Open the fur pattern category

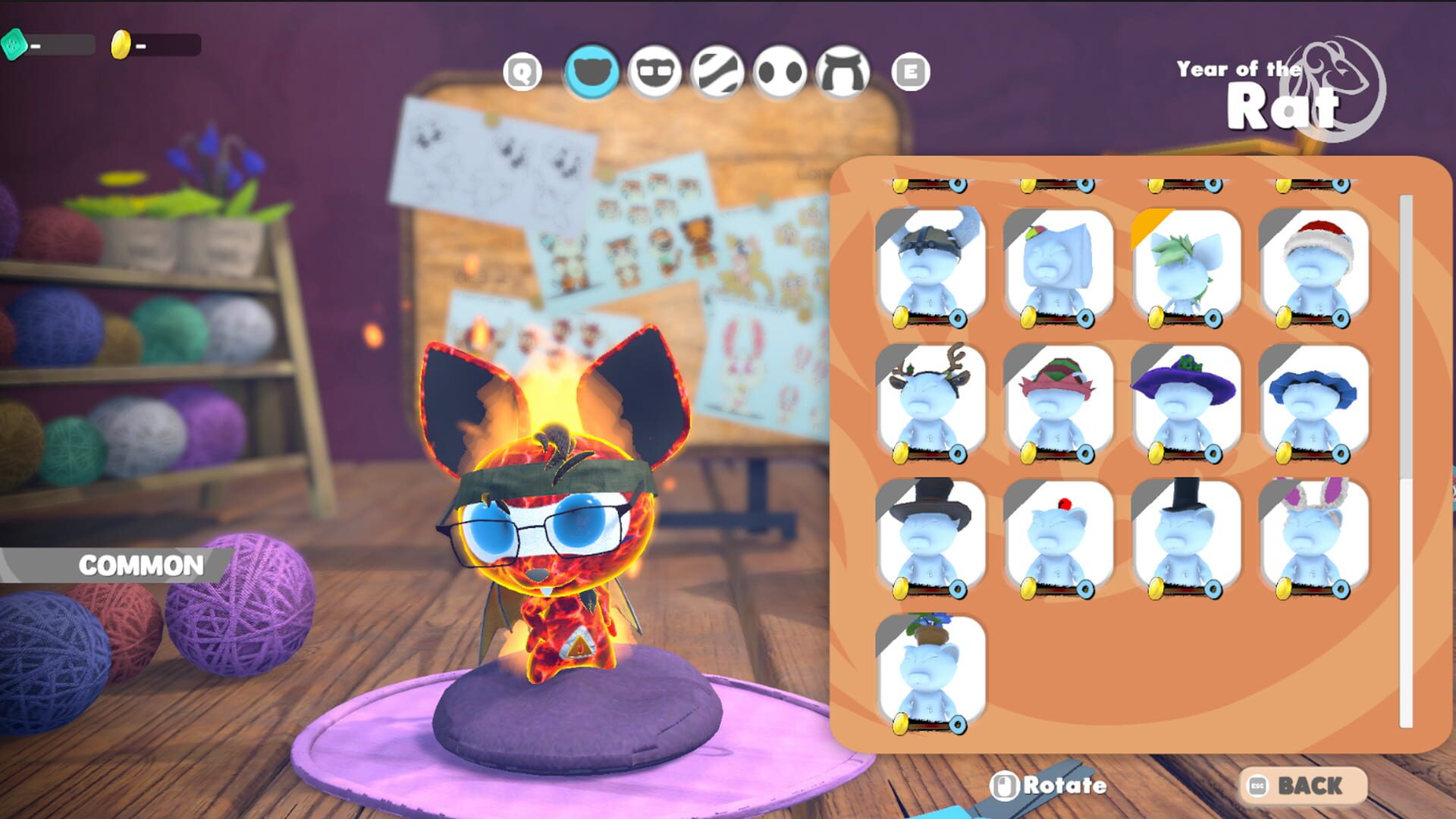719,74
